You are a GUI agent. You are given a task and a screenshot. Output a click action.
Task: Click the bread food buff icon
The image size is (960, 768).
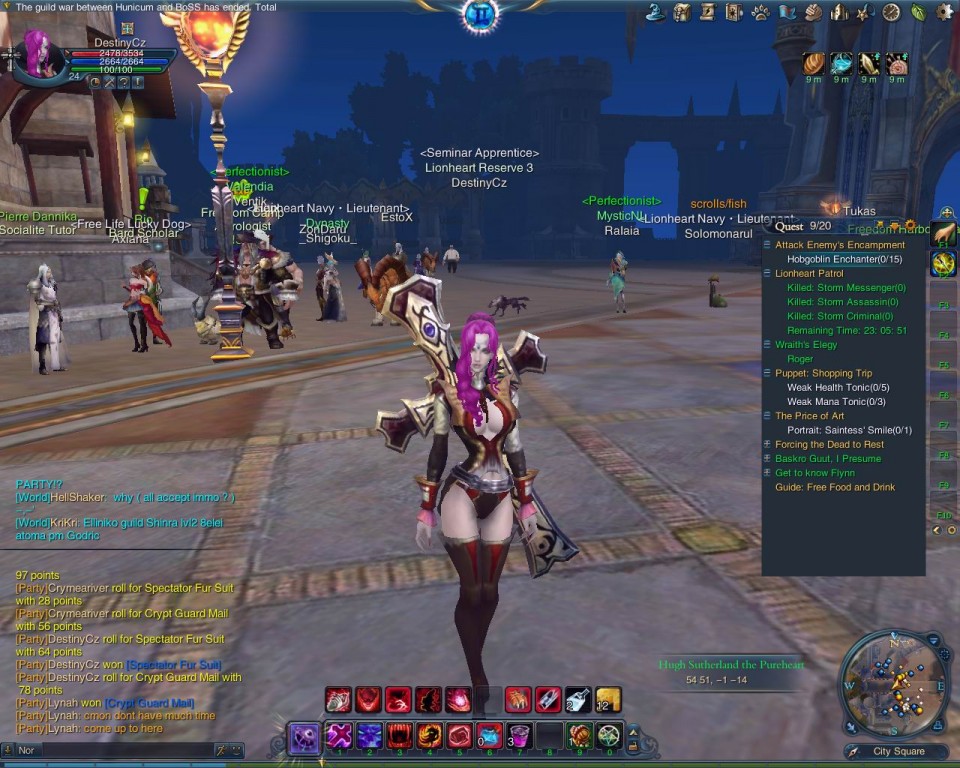click(814, 64)
